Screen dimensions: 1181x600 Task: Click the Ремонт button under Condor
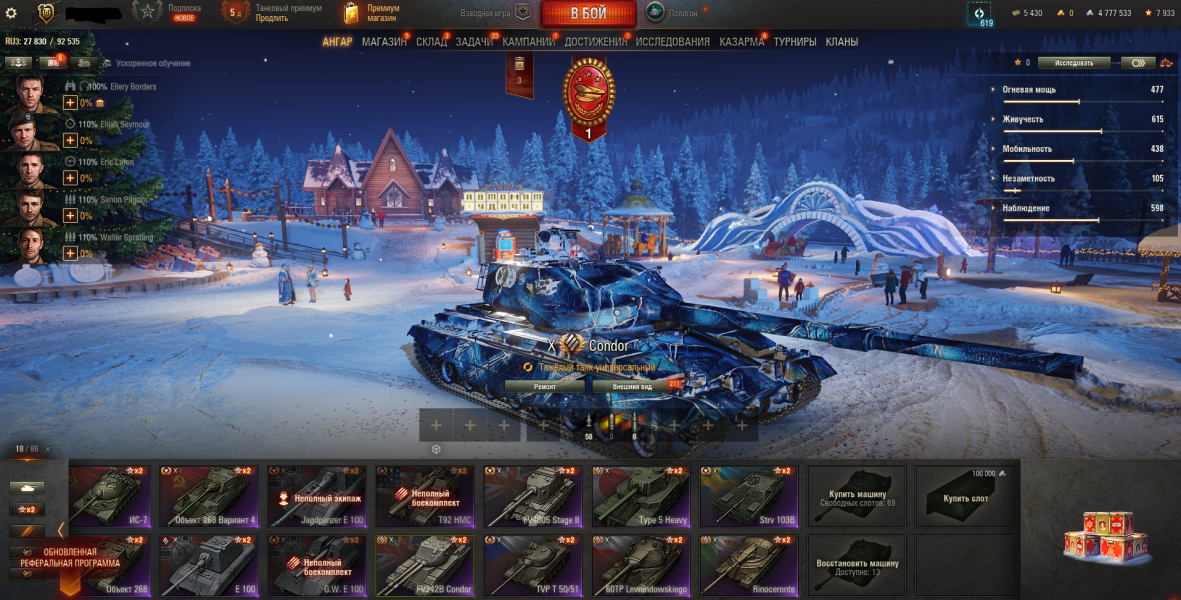point(544,385)
